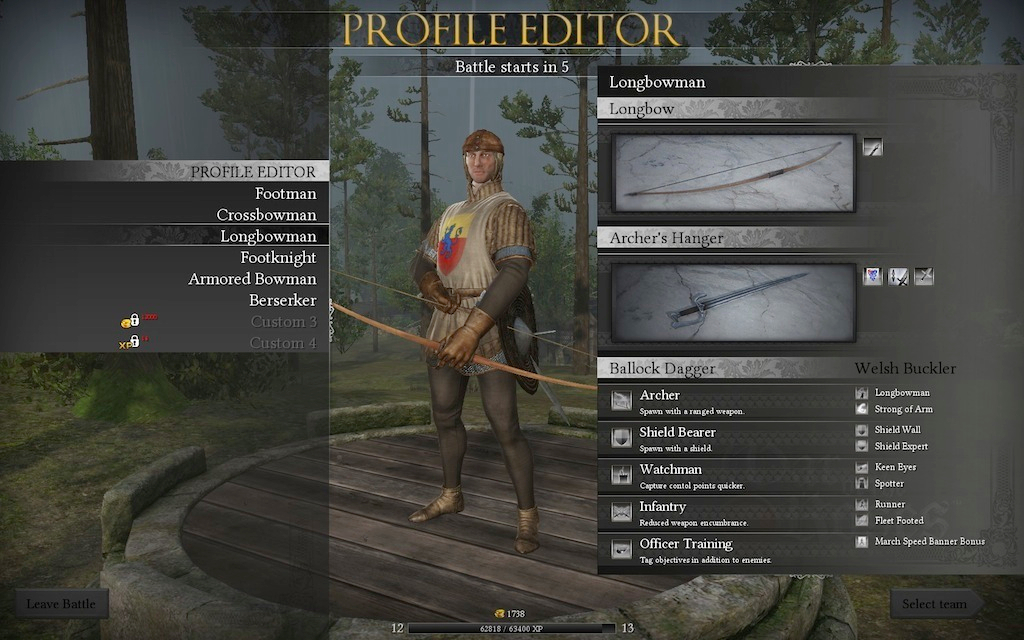Unlock the locked Custom 4 slot
This screenshot has width=1024, height=640.
tap(283, 343)
